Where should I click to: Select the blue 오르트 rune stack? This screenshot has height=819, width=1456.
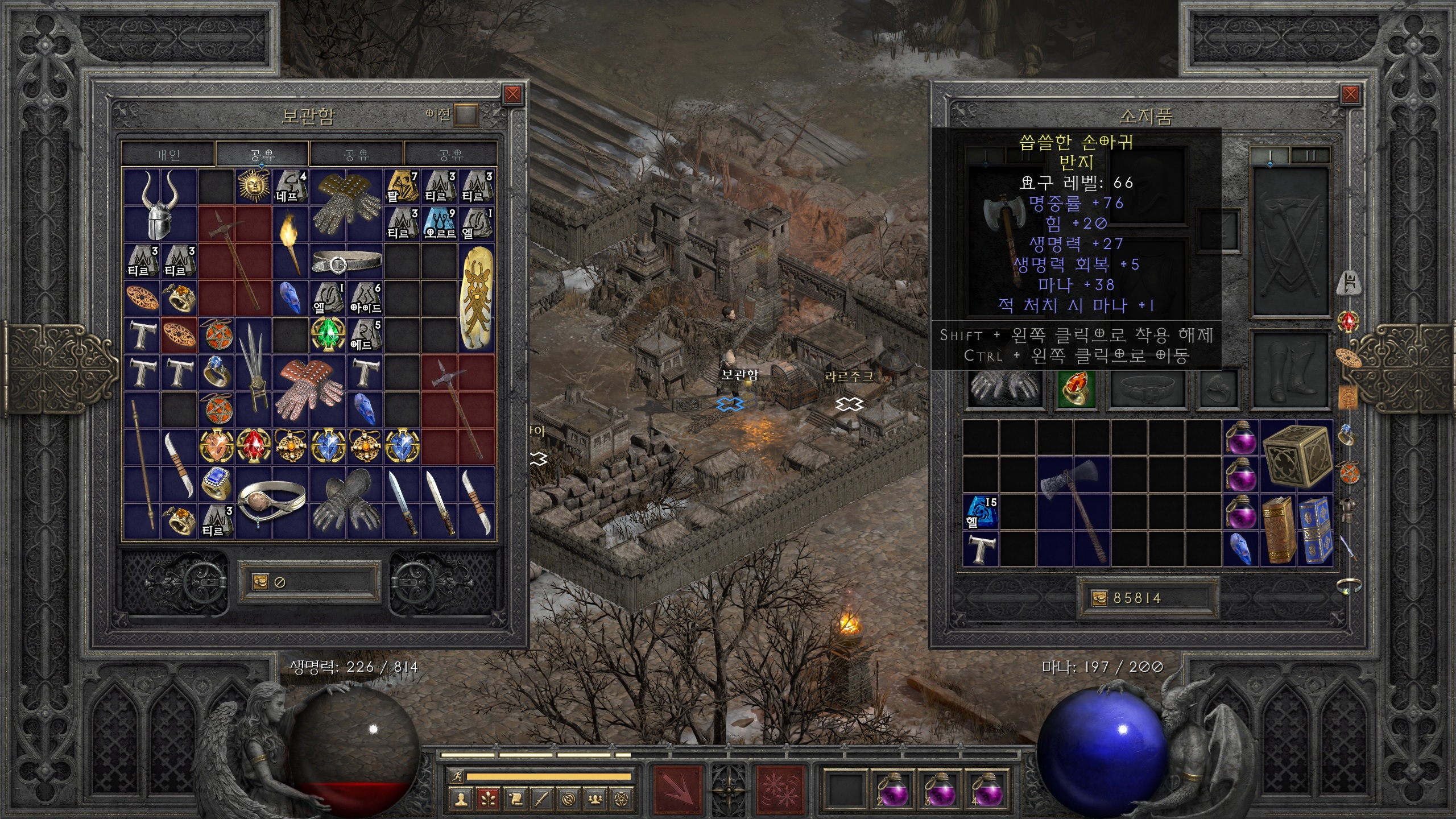click(440, 224)
